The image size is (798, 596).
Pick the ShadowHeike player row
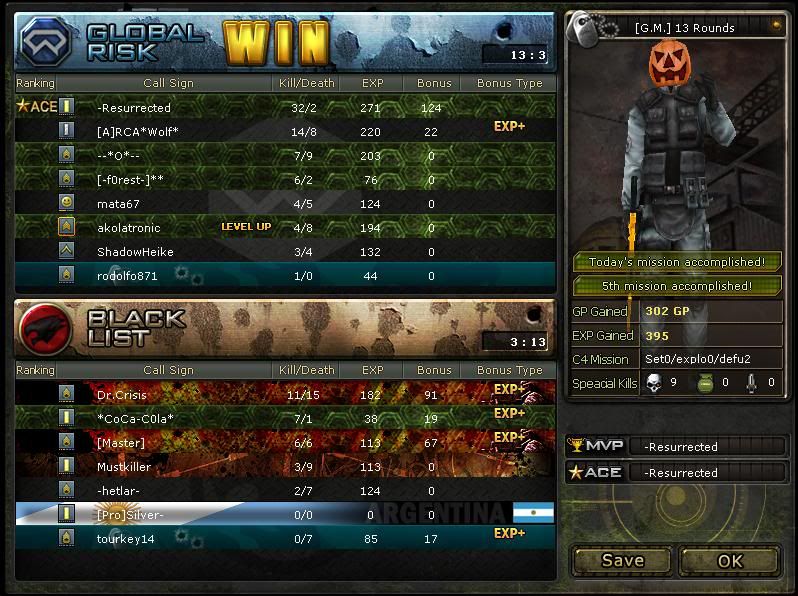pyautogui.click(x=285, y=251)
